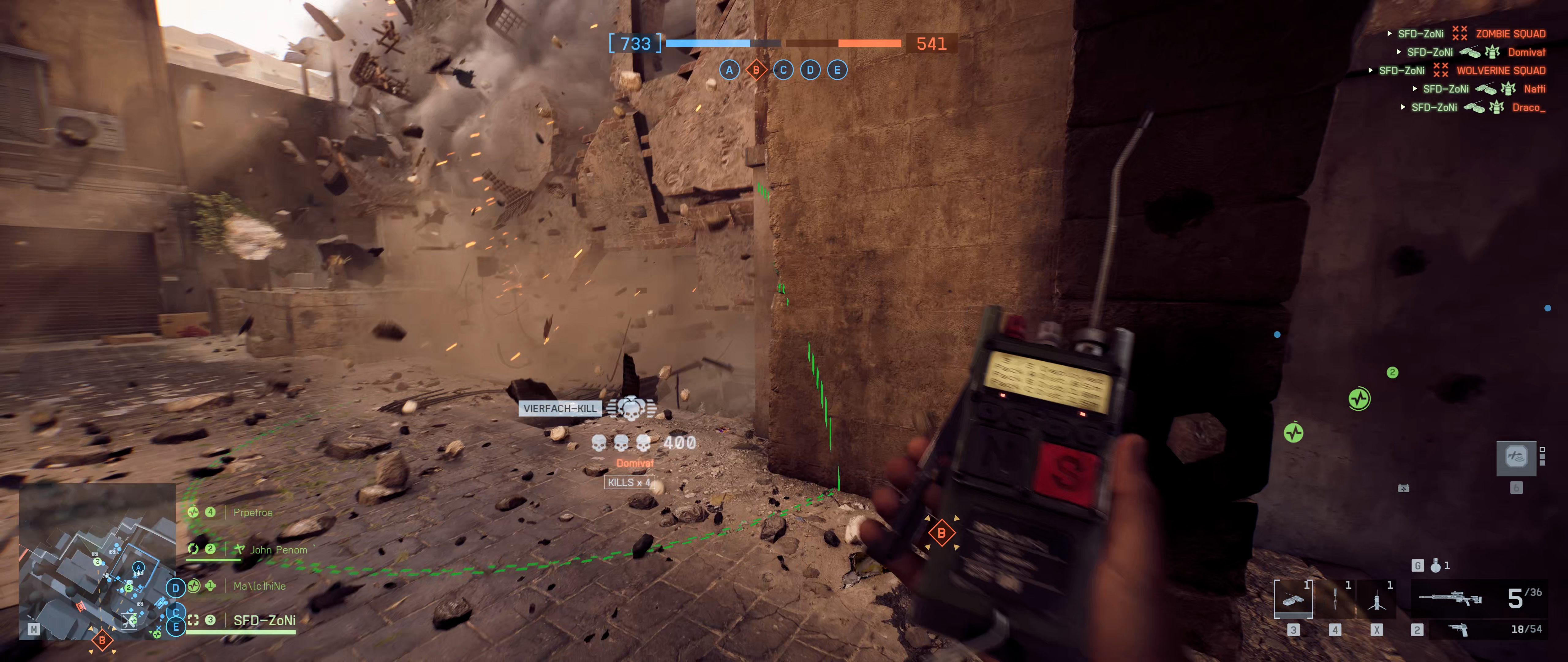The height and width of the screenshot is (662, 1568).
Task: Select squad member Prpetros
Action: pyautogui.click(x=253, y=513)
